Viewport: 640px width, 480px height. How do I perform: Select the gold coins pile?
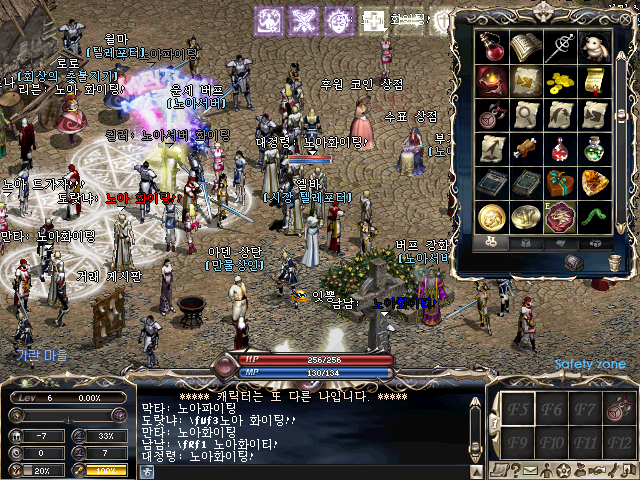561,81
